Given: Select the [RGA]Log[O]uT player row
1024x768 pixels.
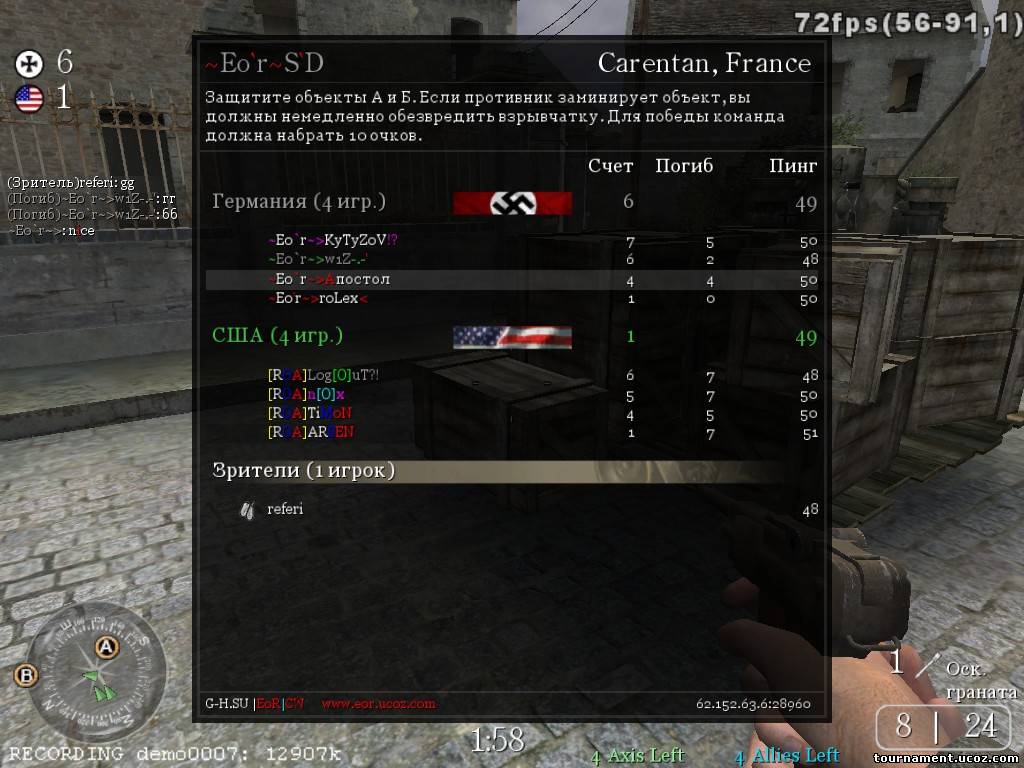Looking at the screenshot, I should coord(323,375).
